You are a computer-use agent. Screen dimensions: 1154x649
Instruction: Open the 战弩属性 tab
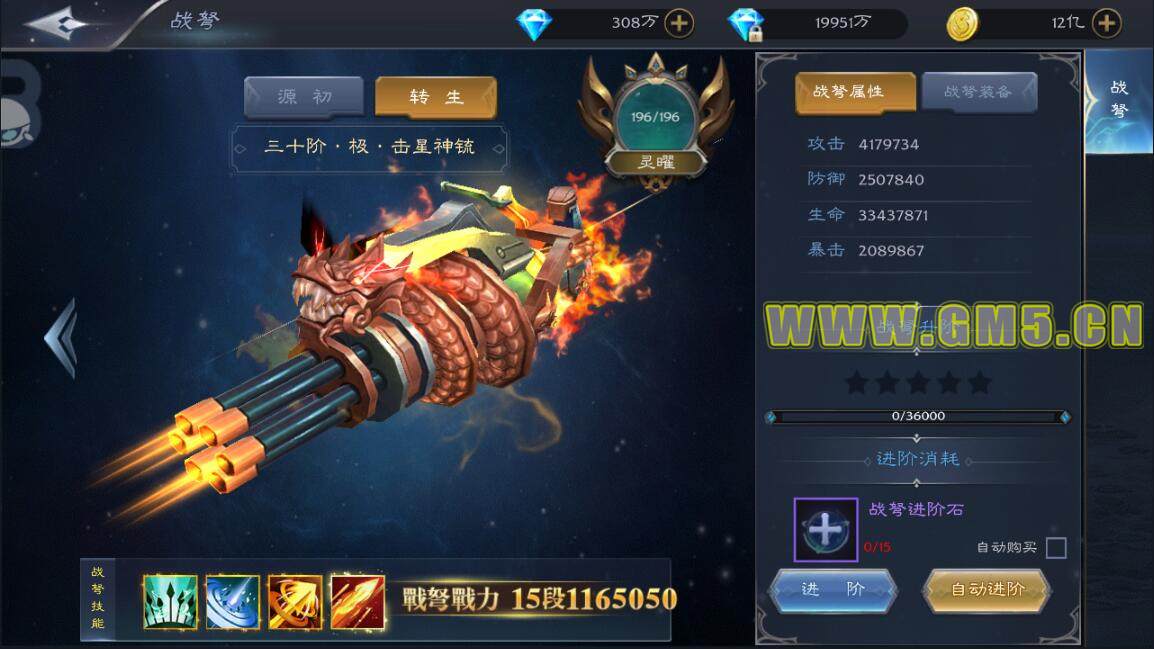(x=855, y=92)
